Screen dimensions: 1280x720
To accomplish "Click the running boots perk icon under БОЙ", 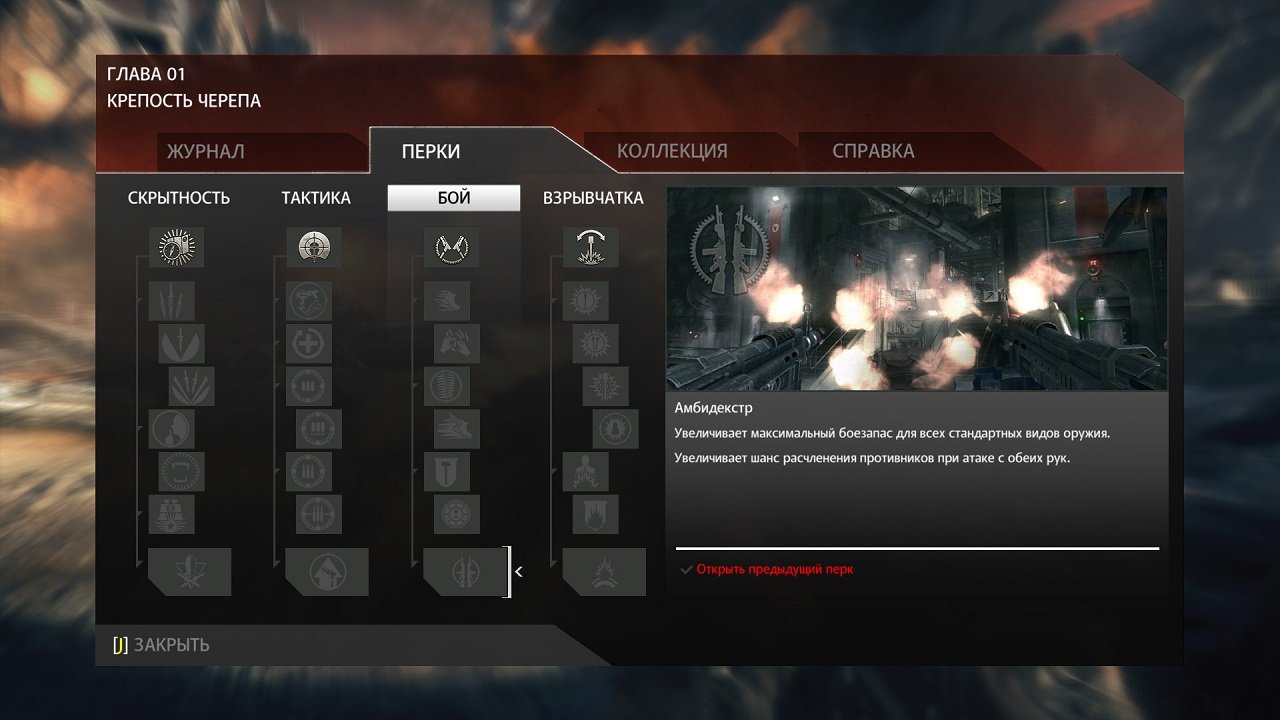I will coord(446,301).
